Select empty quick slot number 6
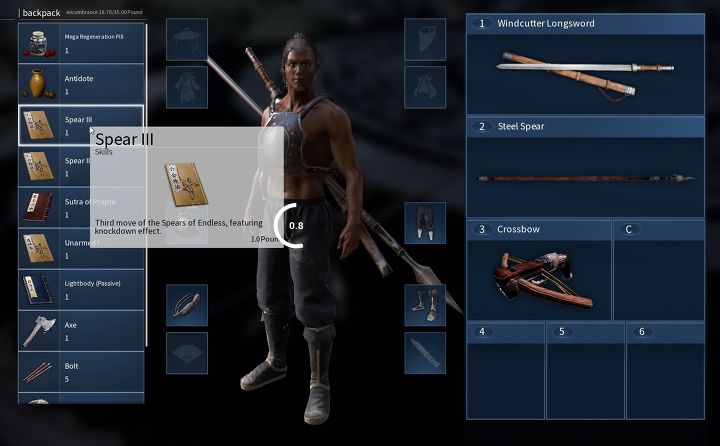Screen dimensions: 720x446 [x=665, y=368]
